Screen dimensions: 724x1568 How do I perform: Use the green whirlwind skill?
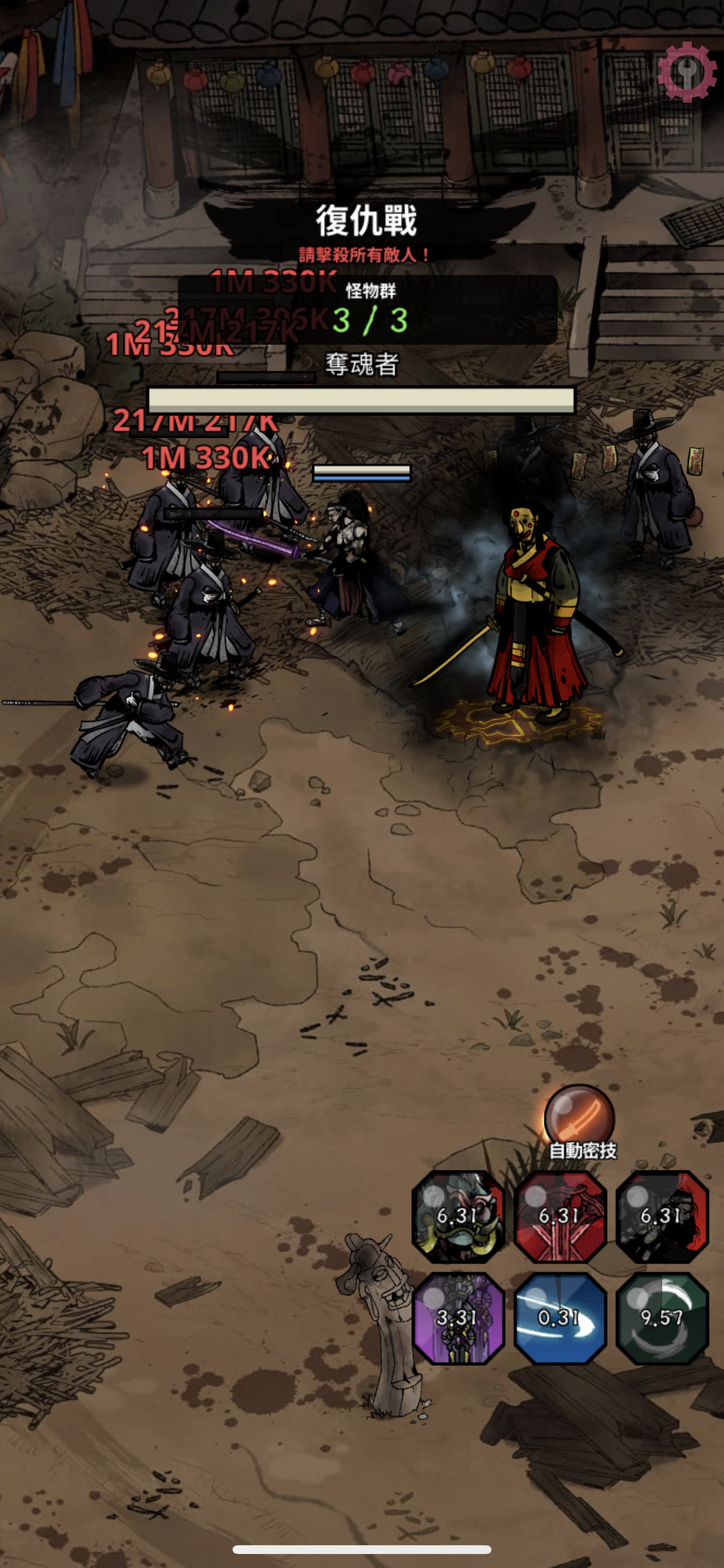point(662,1318)
